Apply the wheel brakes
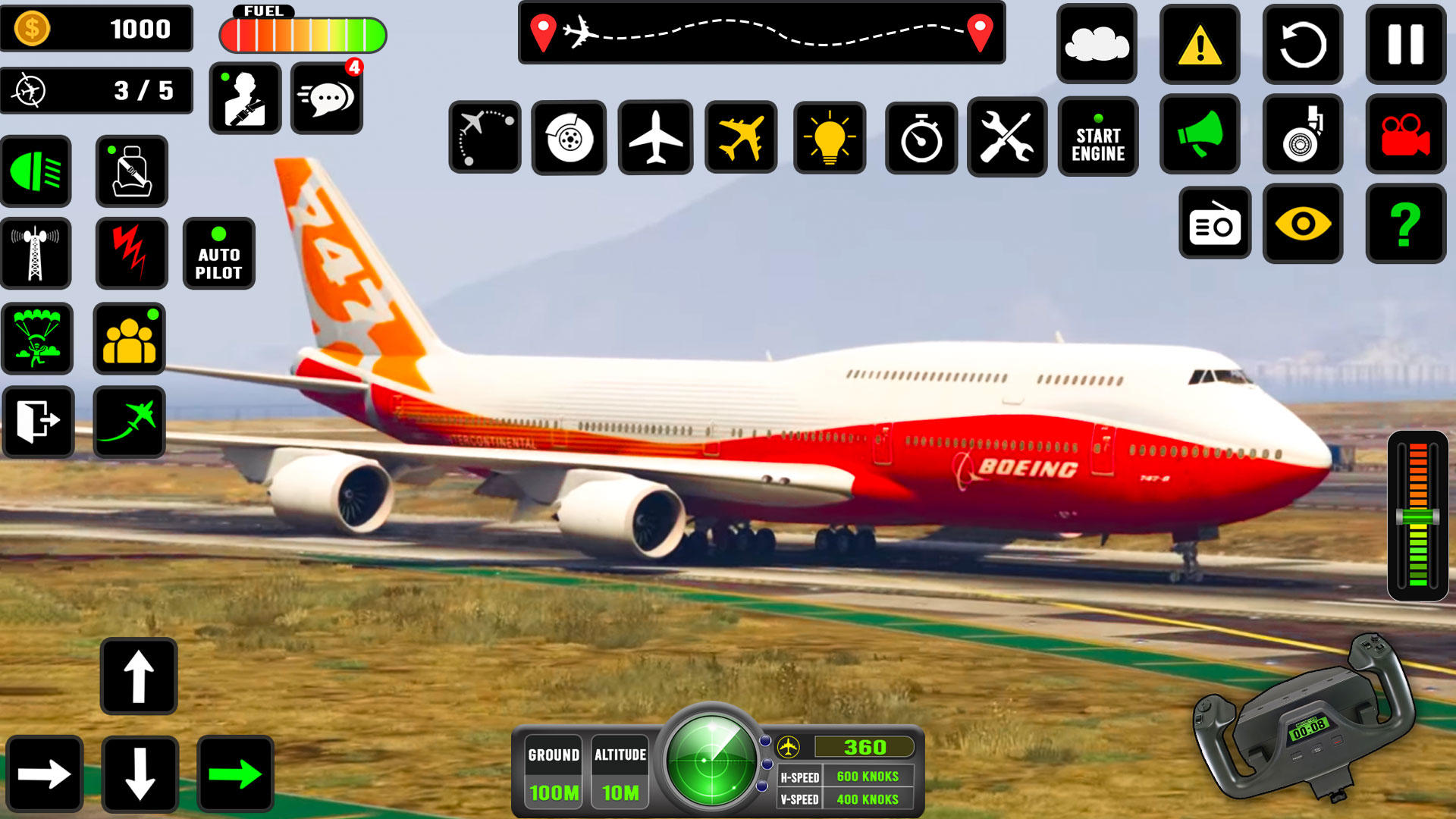 tap(570, 137)
